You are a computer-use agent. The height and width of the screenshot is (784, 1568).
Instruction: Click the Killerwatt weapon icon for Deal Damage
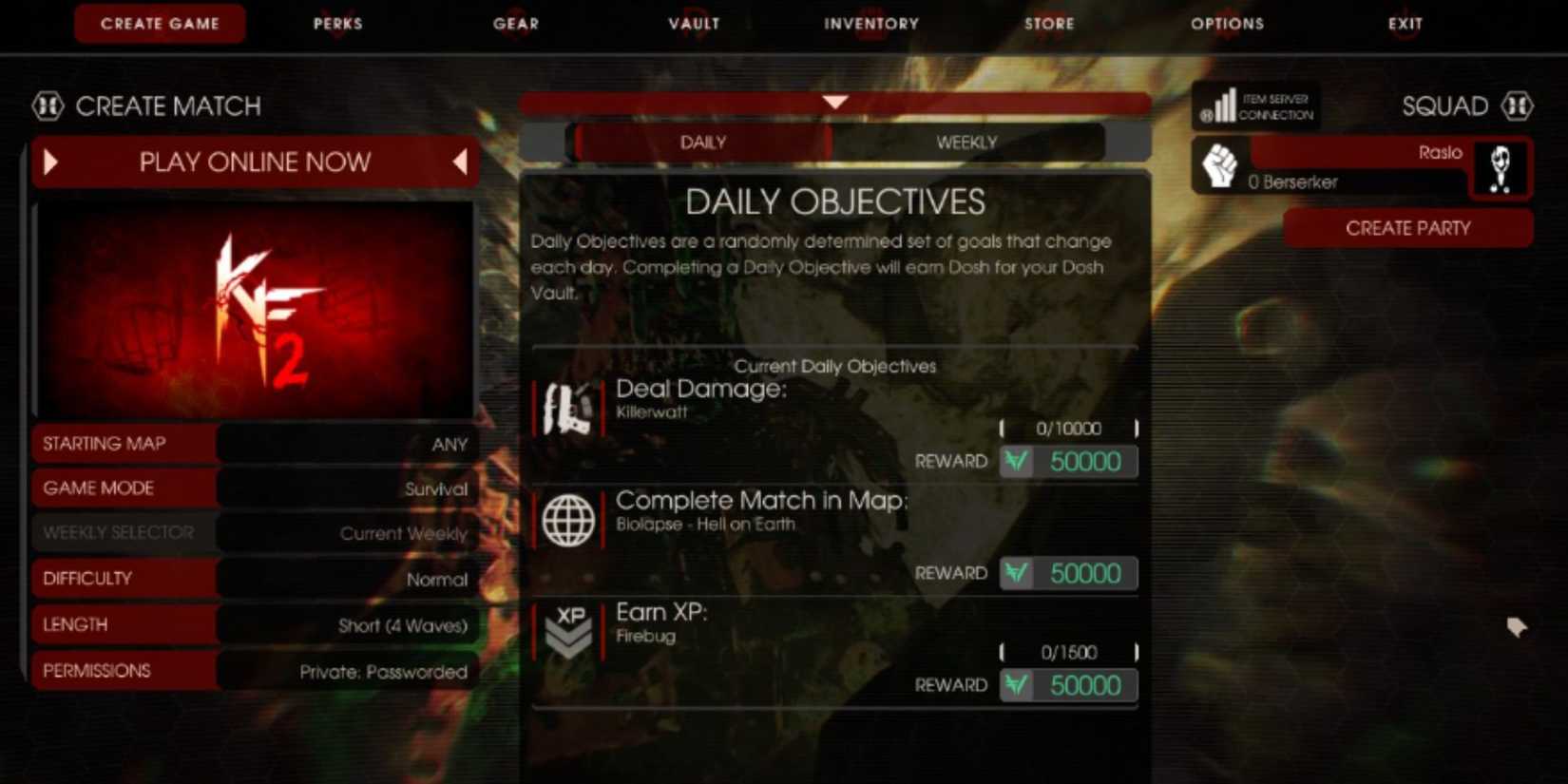[x=568, y=406]
